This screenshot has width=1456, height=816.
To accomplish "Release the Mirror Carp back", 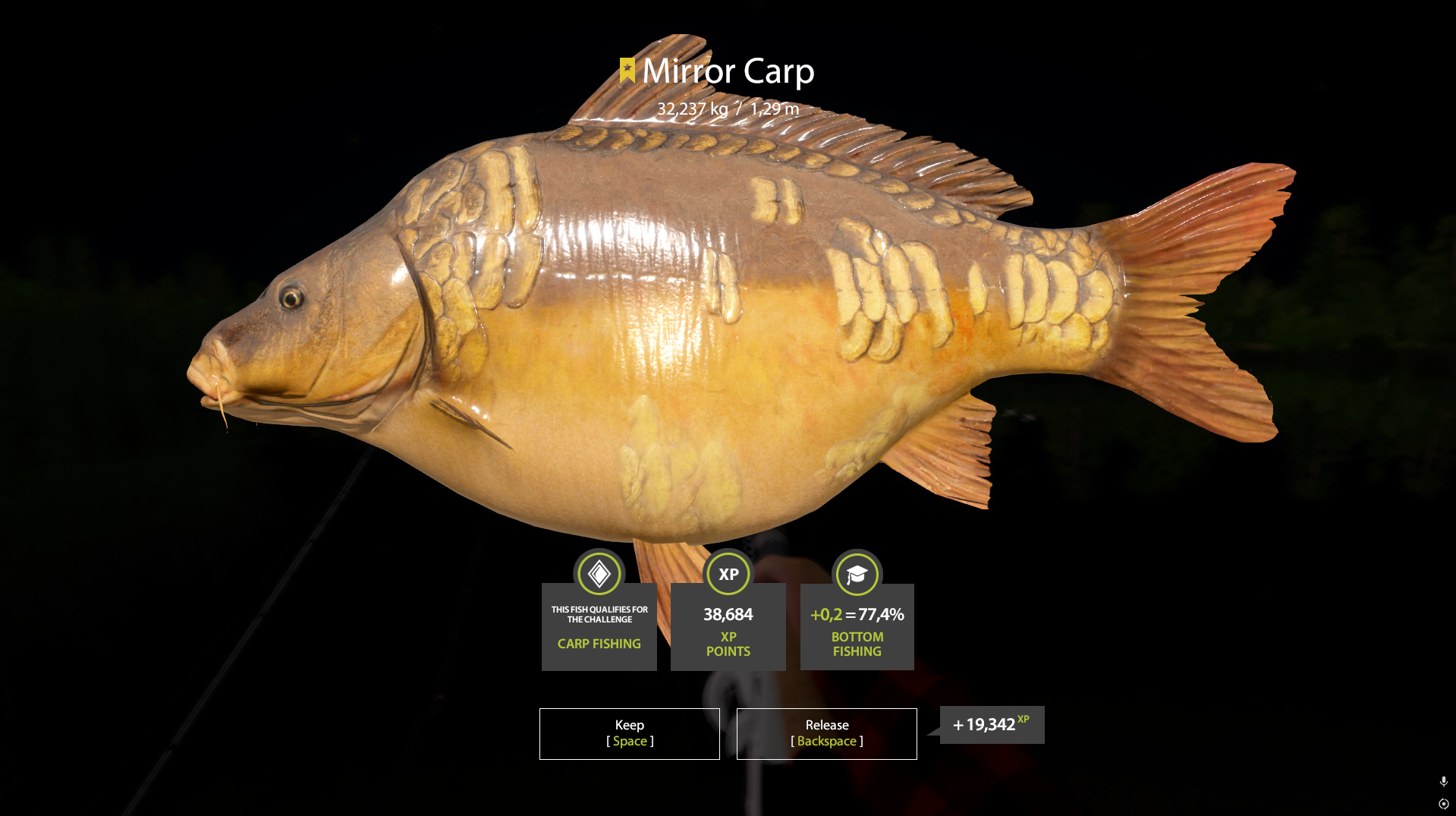I will click(826, 733).
